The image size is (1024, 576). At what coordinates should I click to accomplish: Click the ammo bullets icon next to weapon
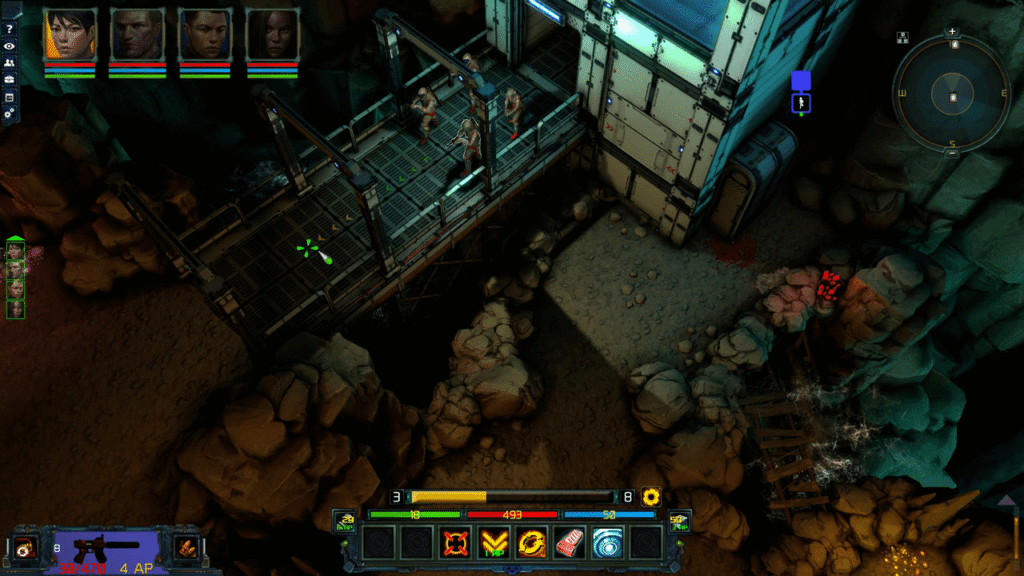coord(185,547)
